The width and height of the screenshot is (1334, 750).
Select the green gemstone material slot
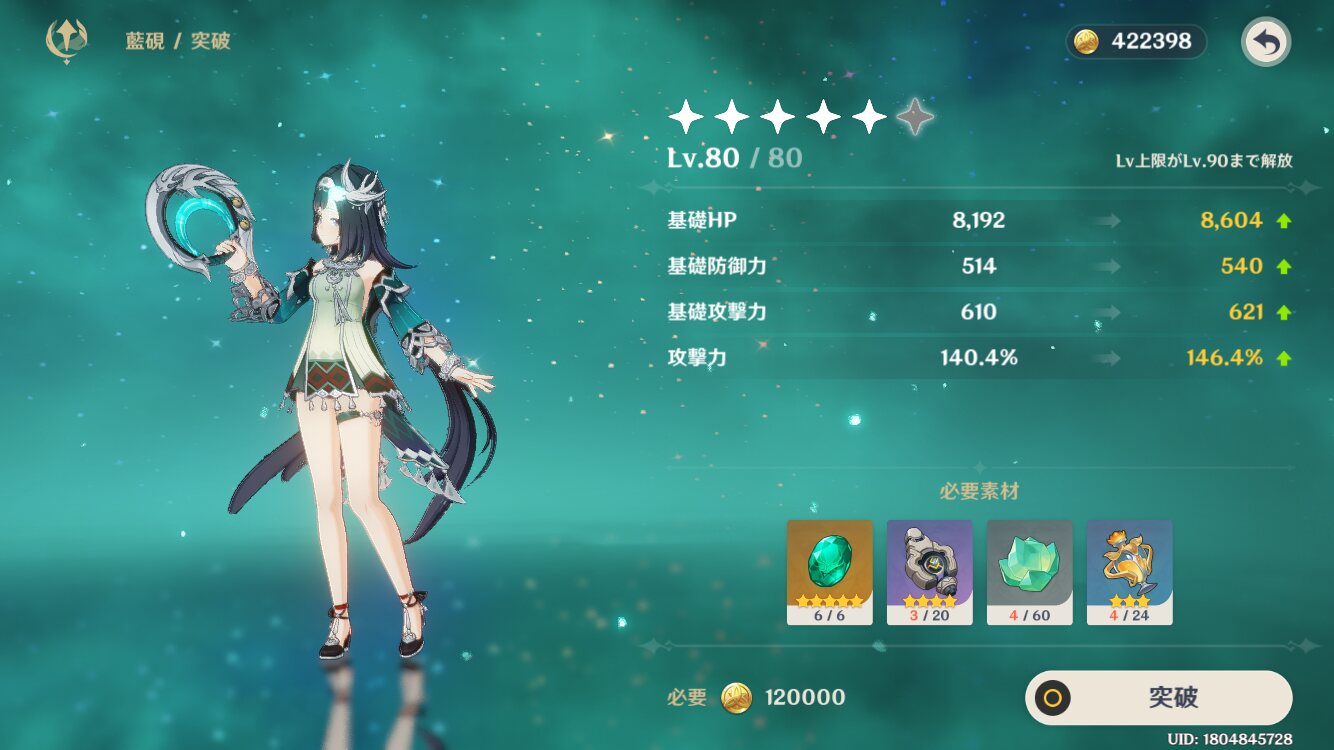click(x=829, y=571)
